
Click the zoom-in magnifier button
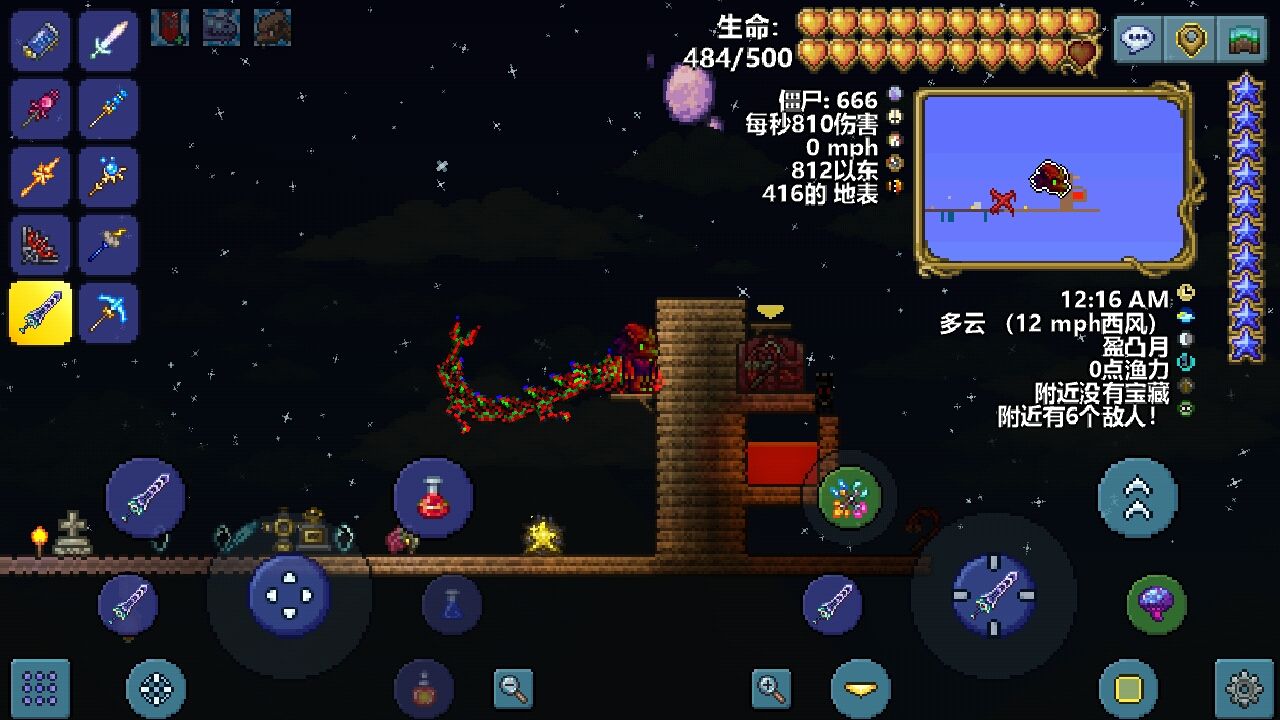(x=770, y=687)
